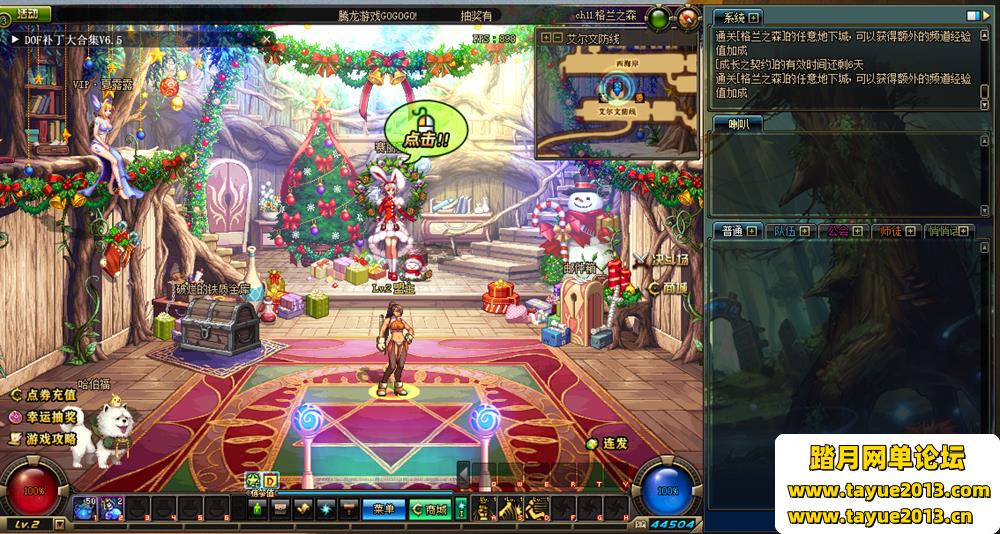Viewport: 1000px width, 534px height.
Task: Select the blue potion hotbar slot
Action: click(86, 508)
